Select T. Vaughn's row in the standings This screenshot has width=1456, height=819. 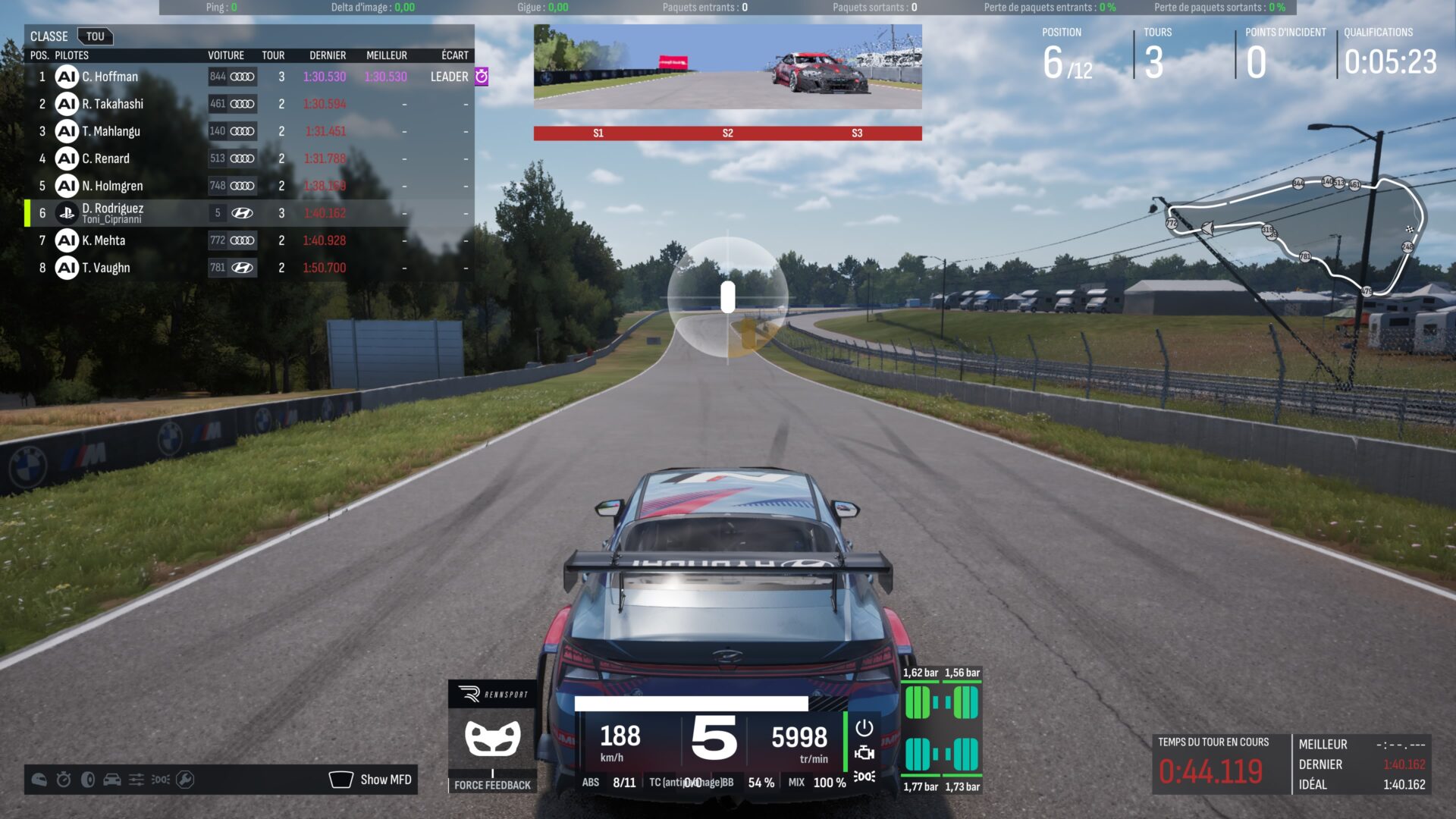tap(106, 268)
